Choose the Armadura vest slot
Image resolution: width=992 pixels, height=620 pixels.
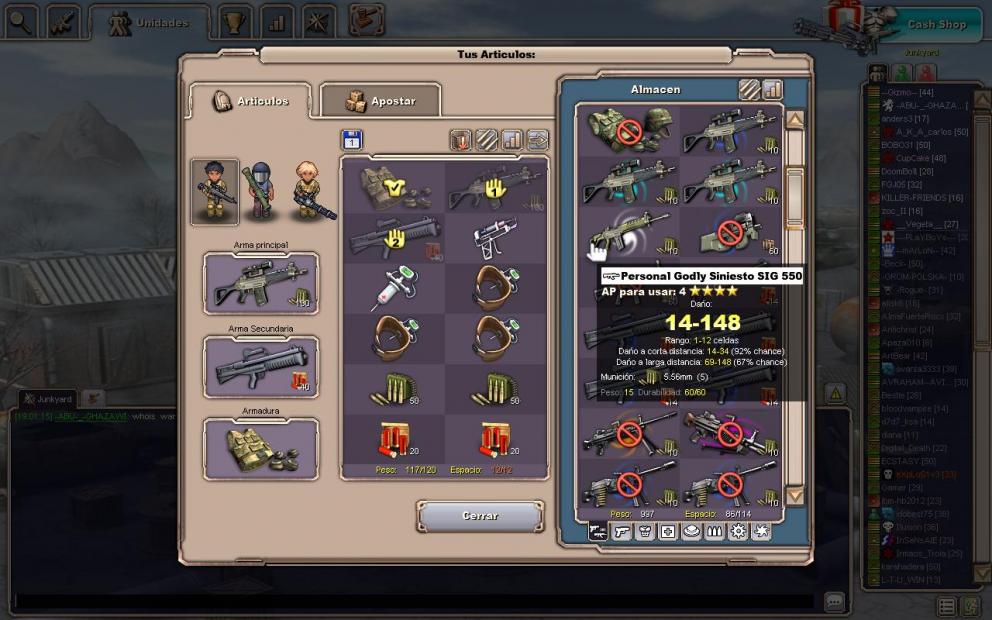(261, 449)
